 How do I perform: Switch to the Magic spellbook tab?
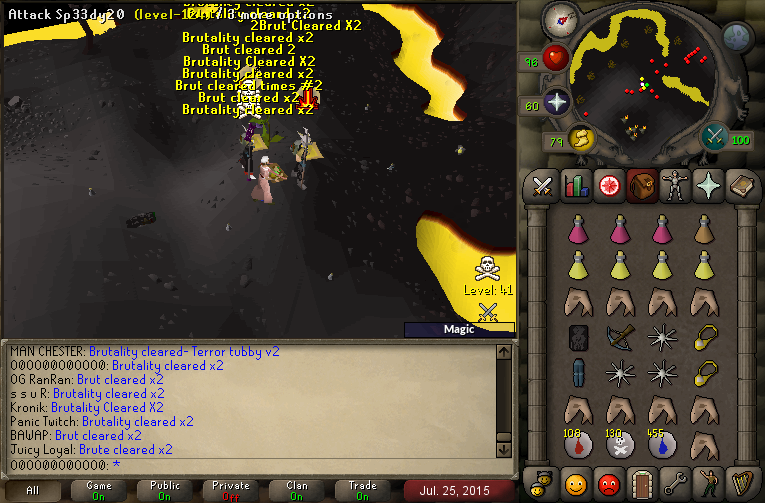740,185
